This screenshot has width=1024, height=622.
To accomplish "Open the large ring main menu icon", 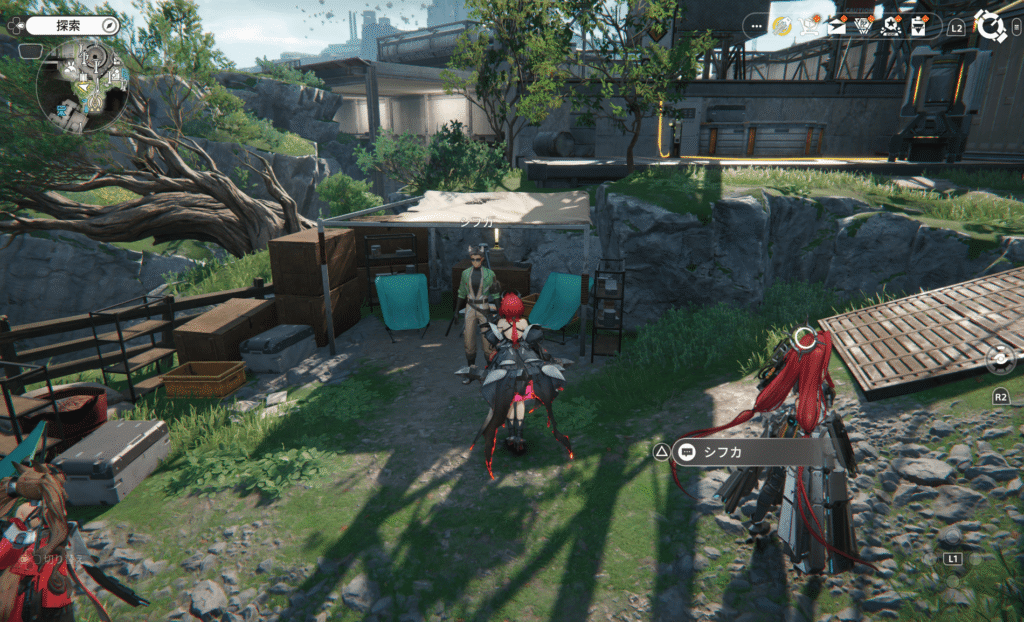I will click(990, 27).
